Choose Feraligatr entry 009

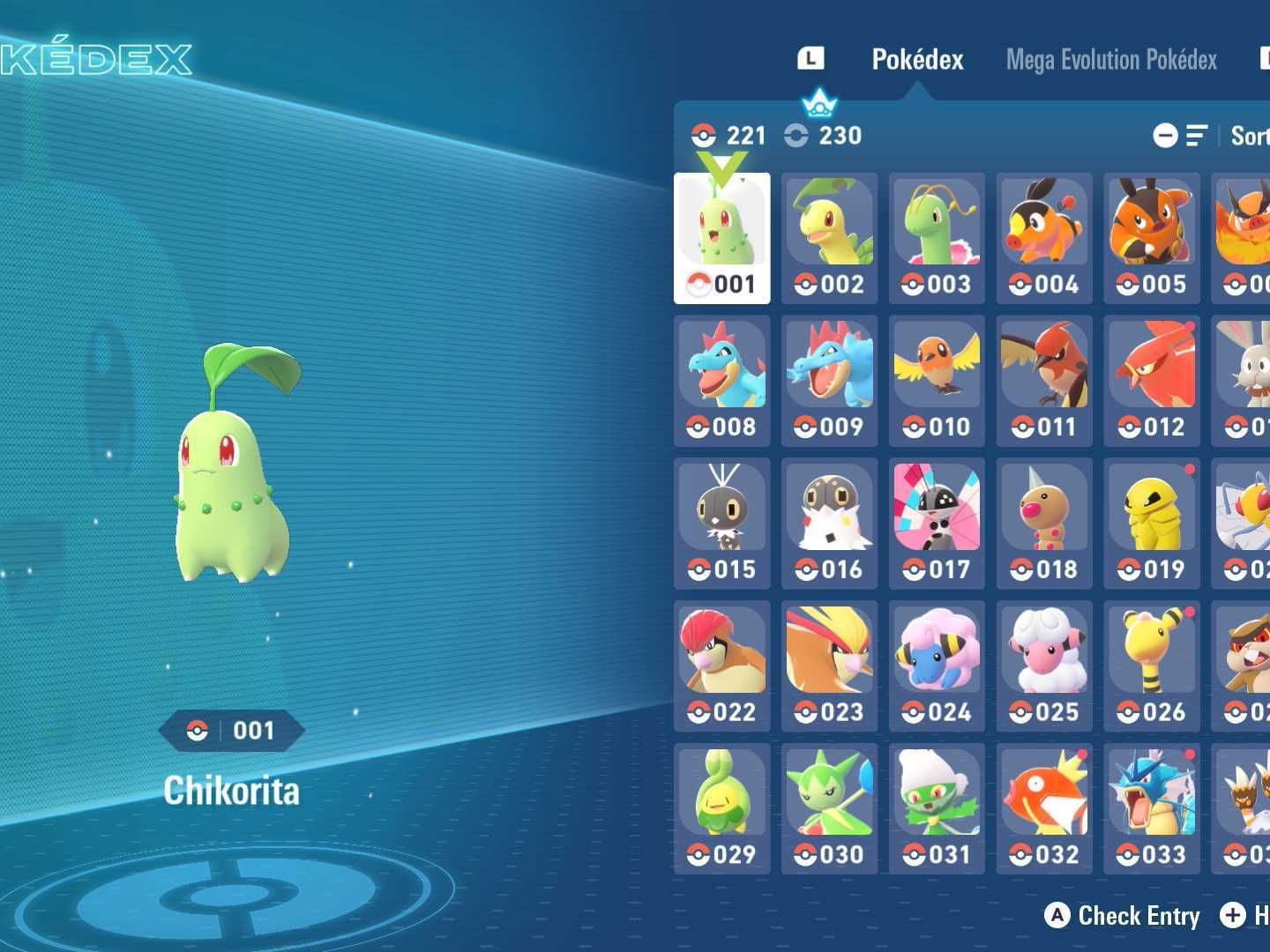[x=829, y=381]
